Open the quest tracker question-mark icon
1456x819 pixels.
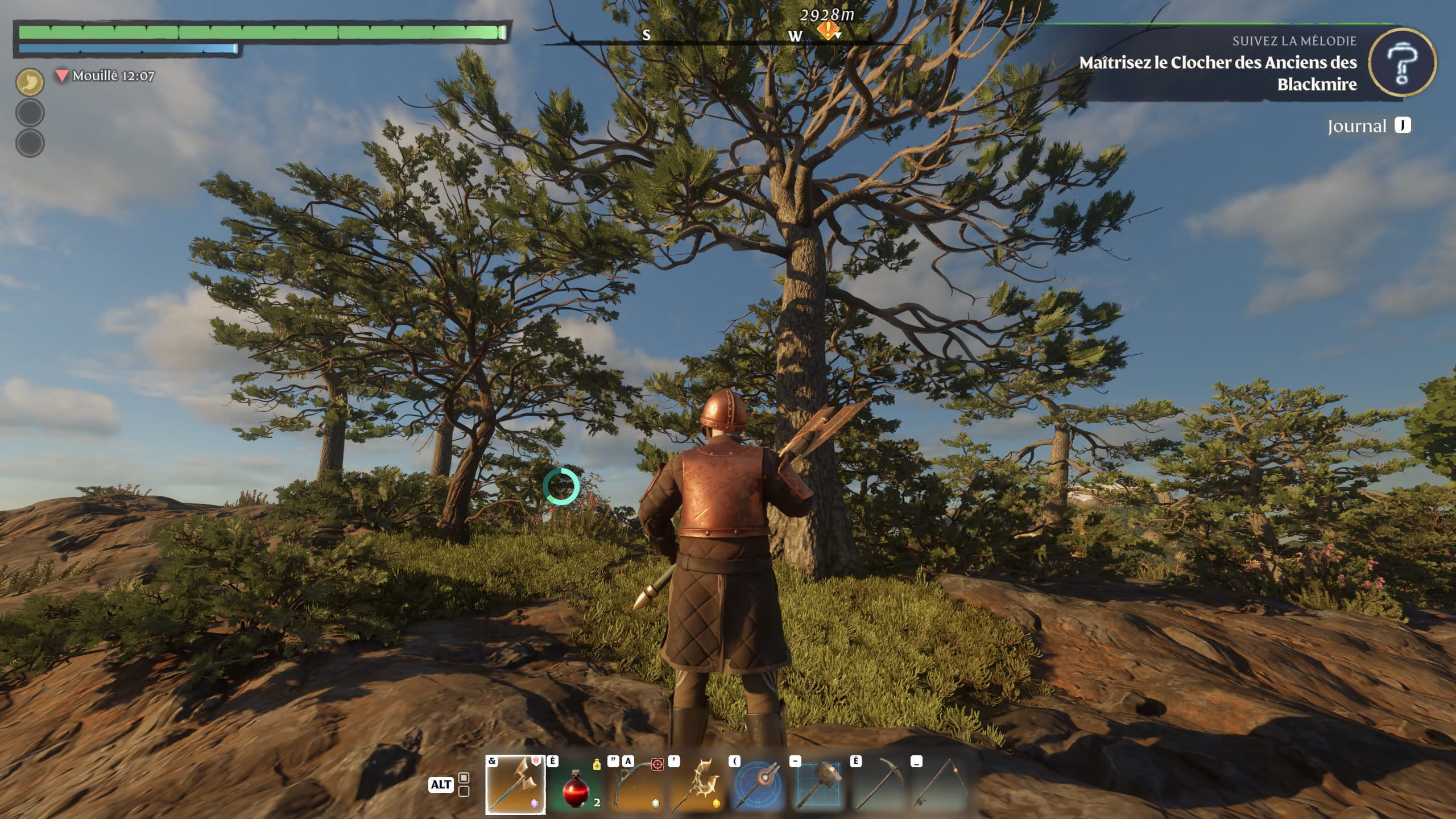click(1402, 64)
